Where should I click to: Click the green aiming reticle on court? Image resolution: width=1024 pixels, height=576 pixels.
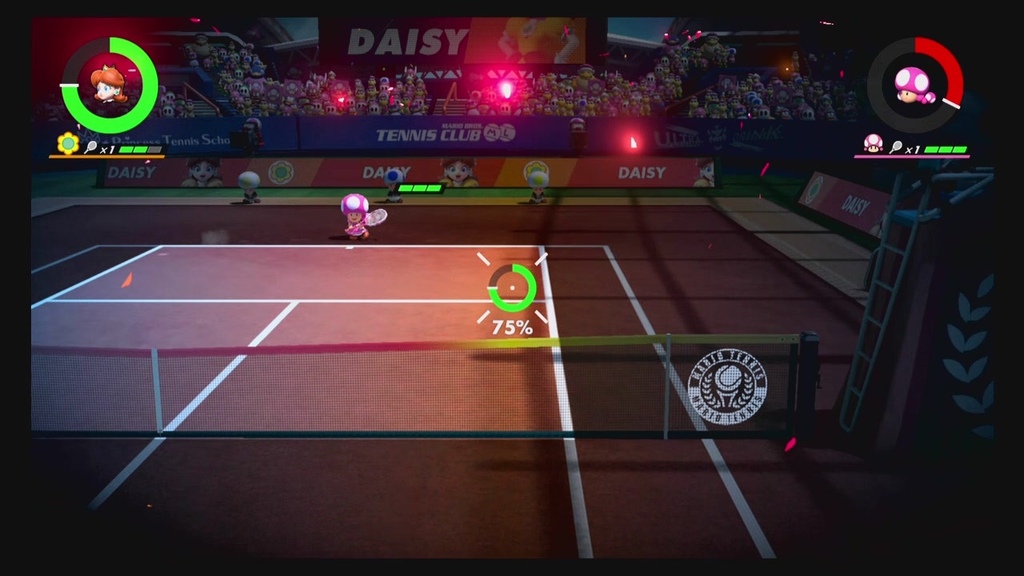(512, 288)
